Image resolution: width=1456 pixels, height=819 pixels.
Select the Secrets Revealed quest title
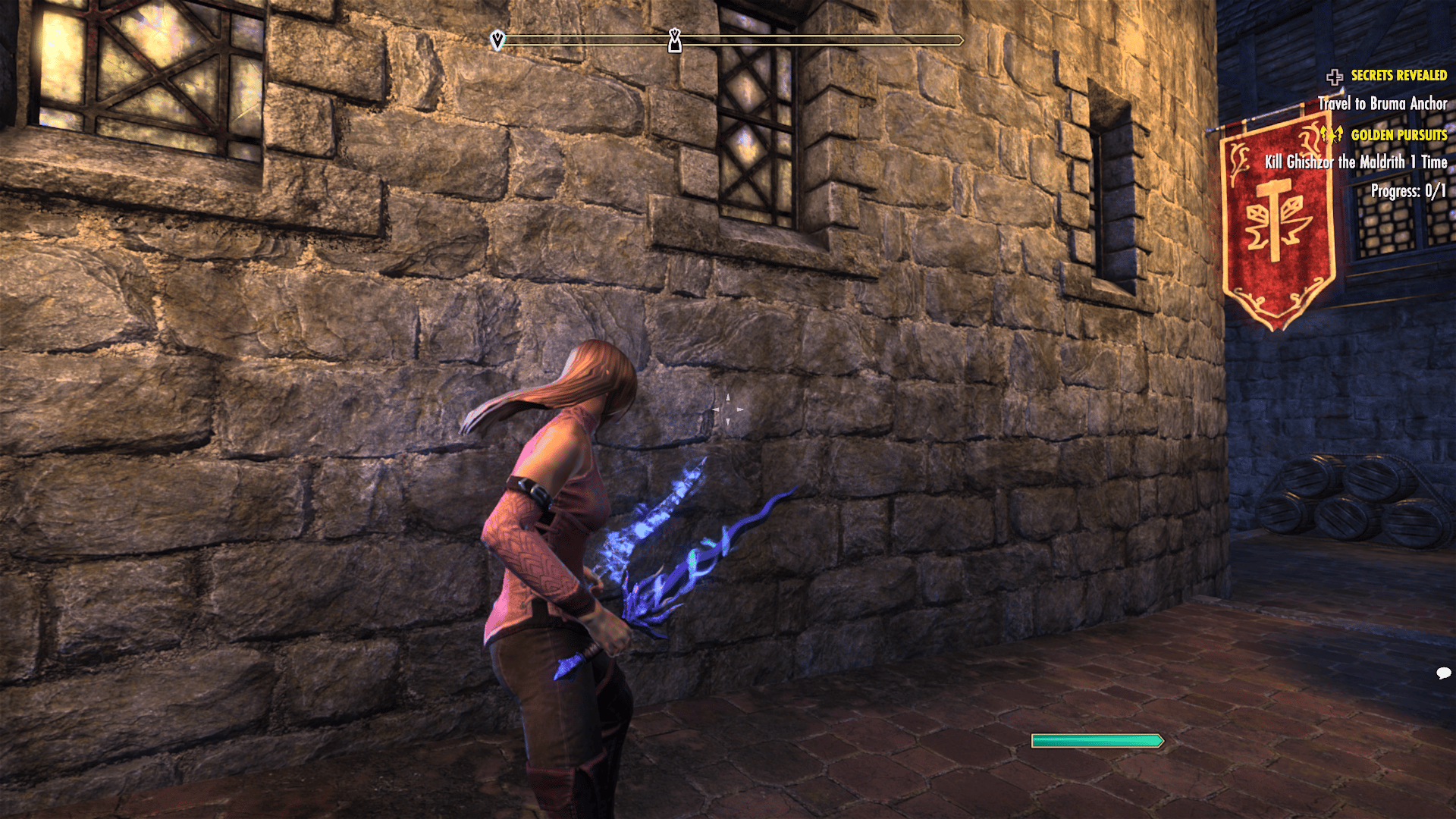pyautogui.click(x=1398, y=76)
